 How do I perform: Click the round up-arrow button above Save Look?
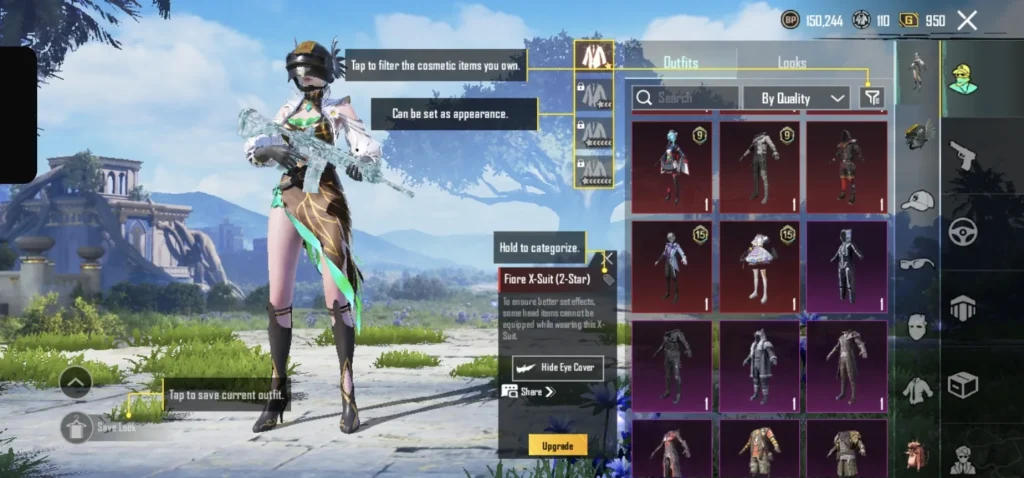(x=76, y=381)
